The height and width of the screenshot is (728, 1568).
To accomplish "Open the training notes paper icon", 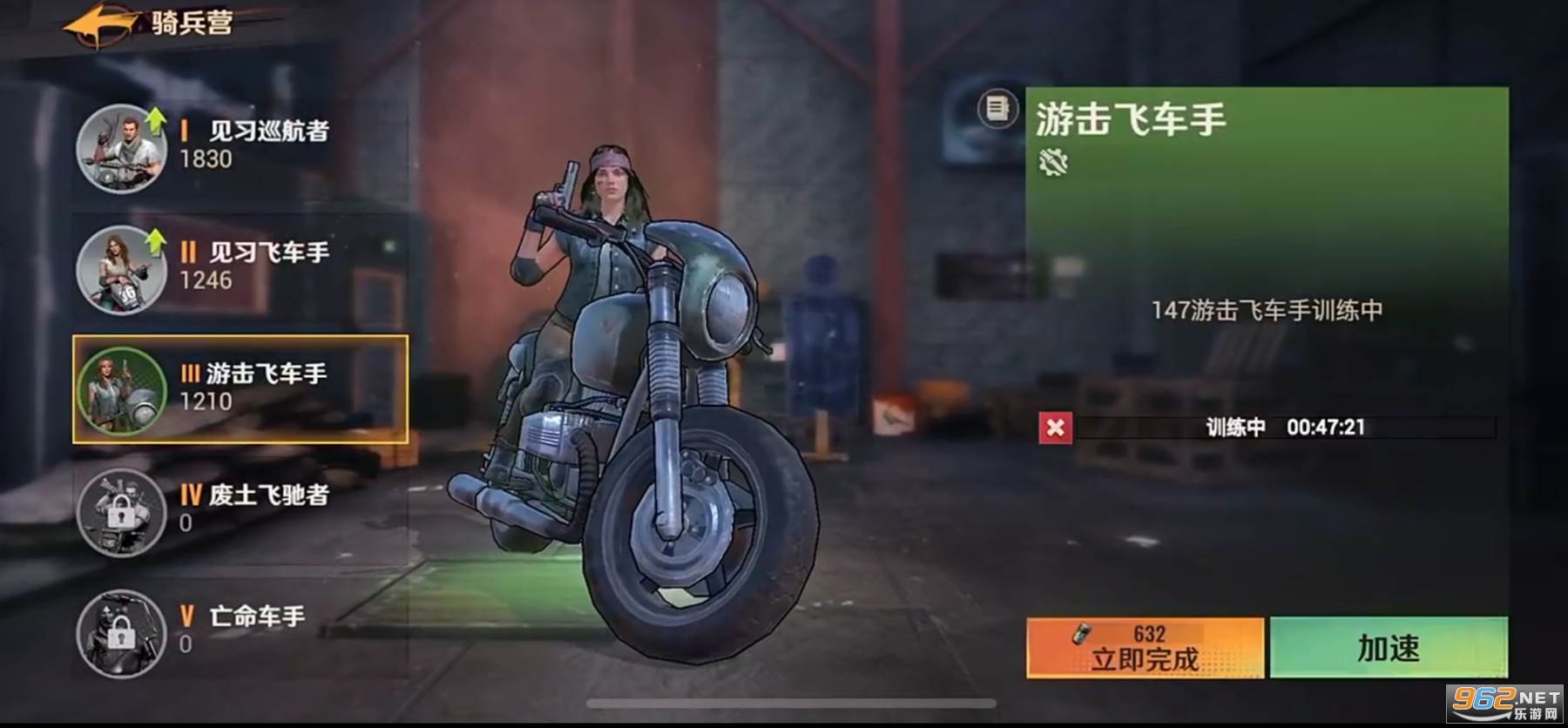I will click(x=996, y=108).
